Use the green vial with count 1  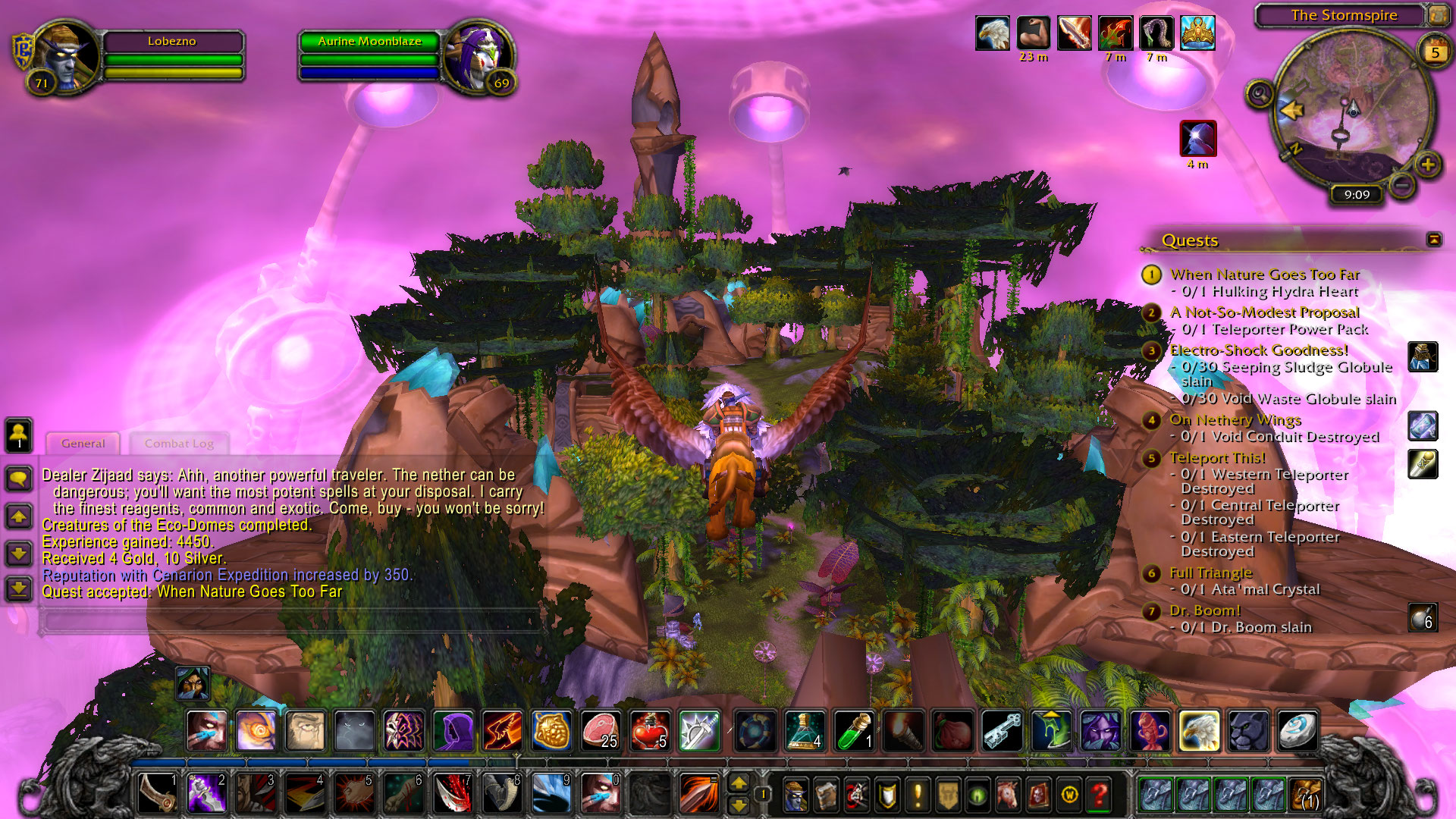854,730
